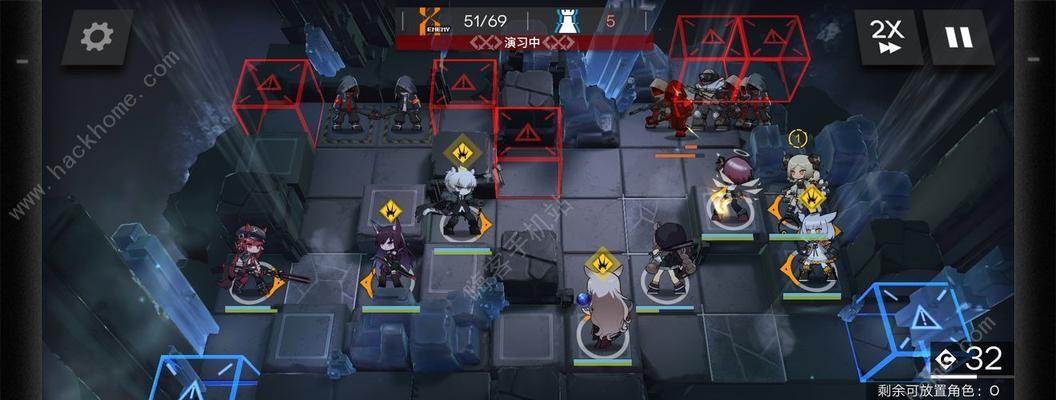Image resolution: width=1056 pixels, height=400 pixels.
Task: Tap skill-ready icon above long white-haired operator
Action: pyautogui.click(x=600, y=264)
